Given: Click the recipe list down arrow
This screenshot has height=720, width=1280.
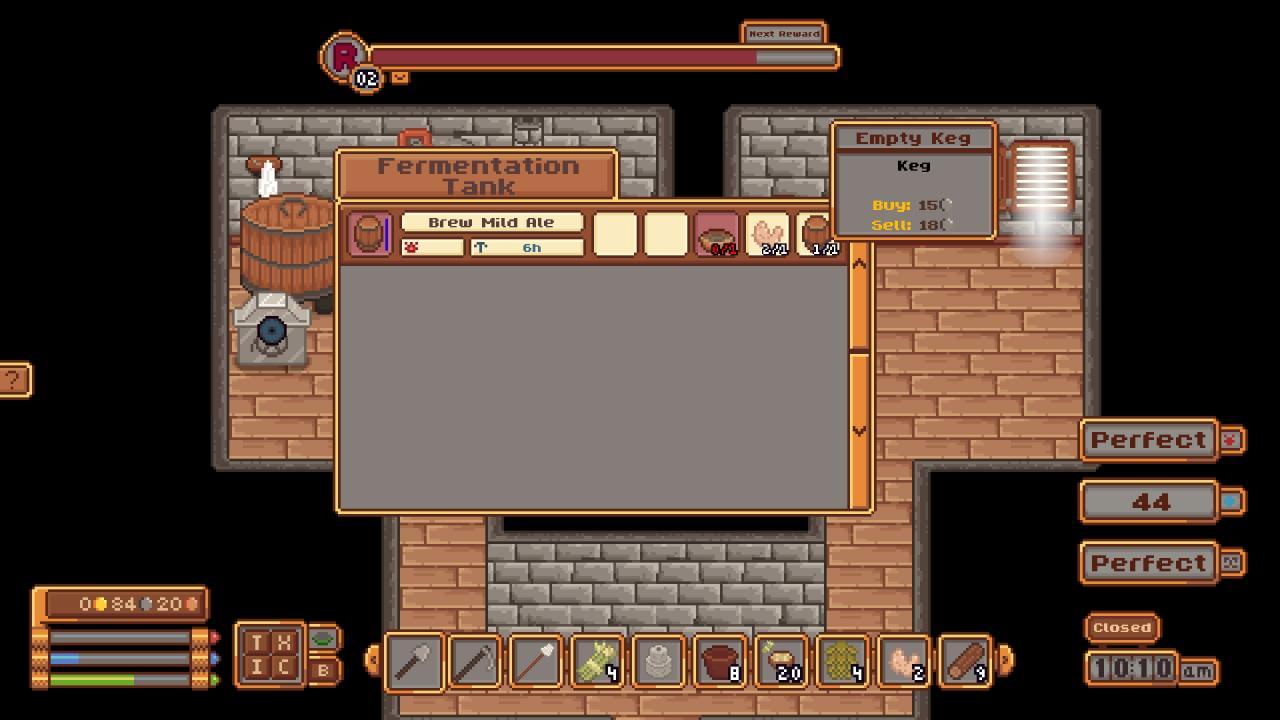Looking at the screenshot, I should pos(859,431).
